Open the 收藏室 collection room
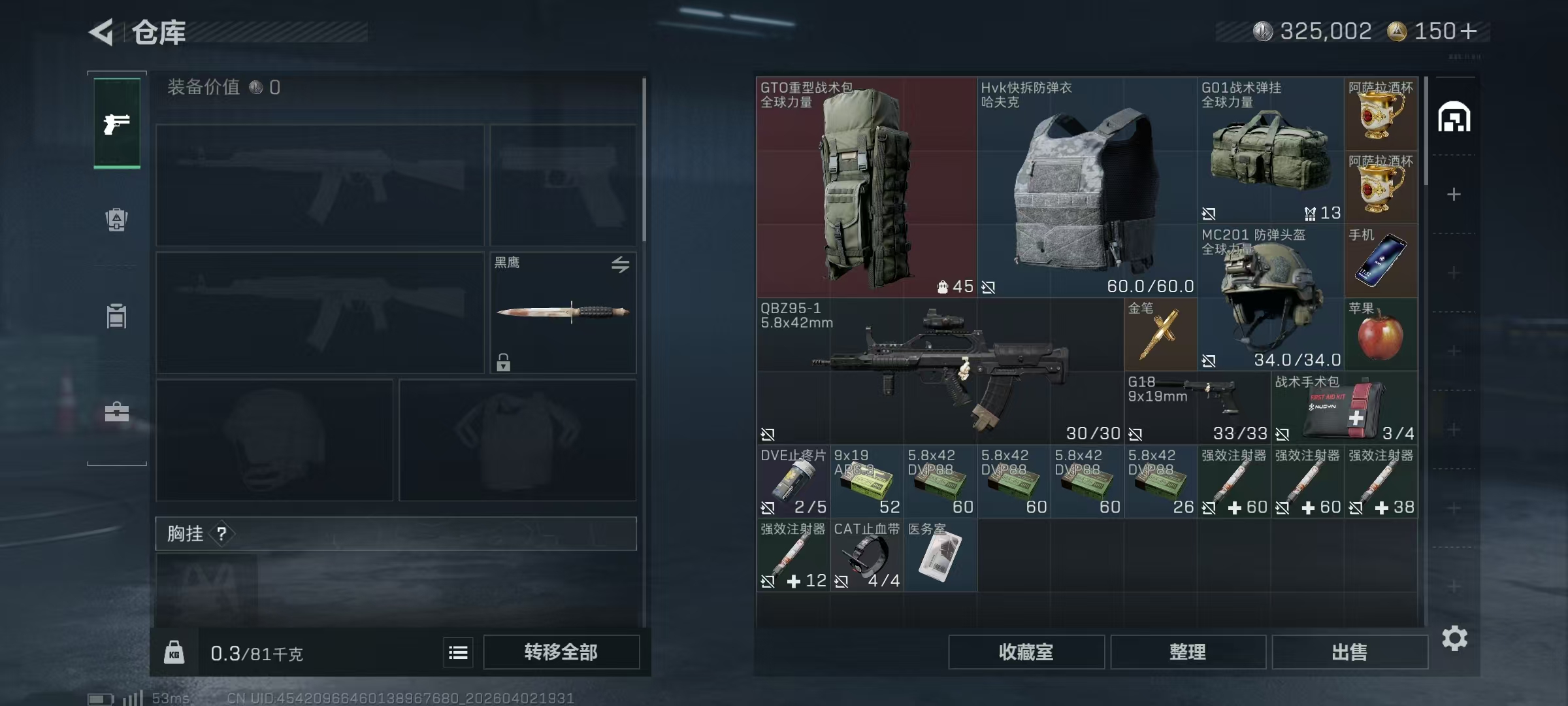The image size is (1568, 706). click(1026, 652)
